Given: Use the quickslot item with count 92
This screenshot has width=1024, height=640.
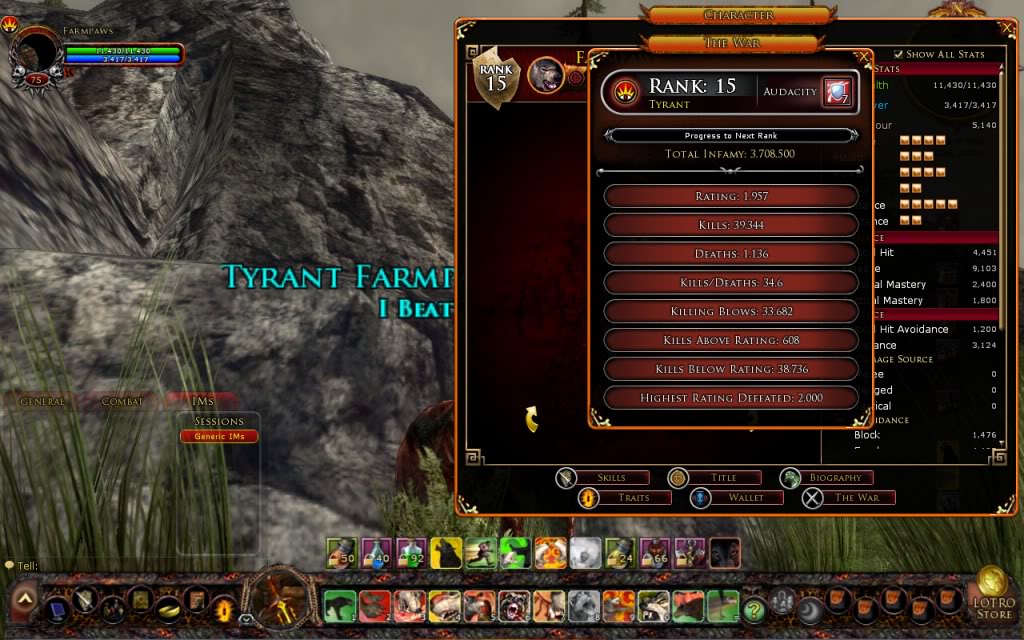Looking at the screenshot, I should pos(411,552).
